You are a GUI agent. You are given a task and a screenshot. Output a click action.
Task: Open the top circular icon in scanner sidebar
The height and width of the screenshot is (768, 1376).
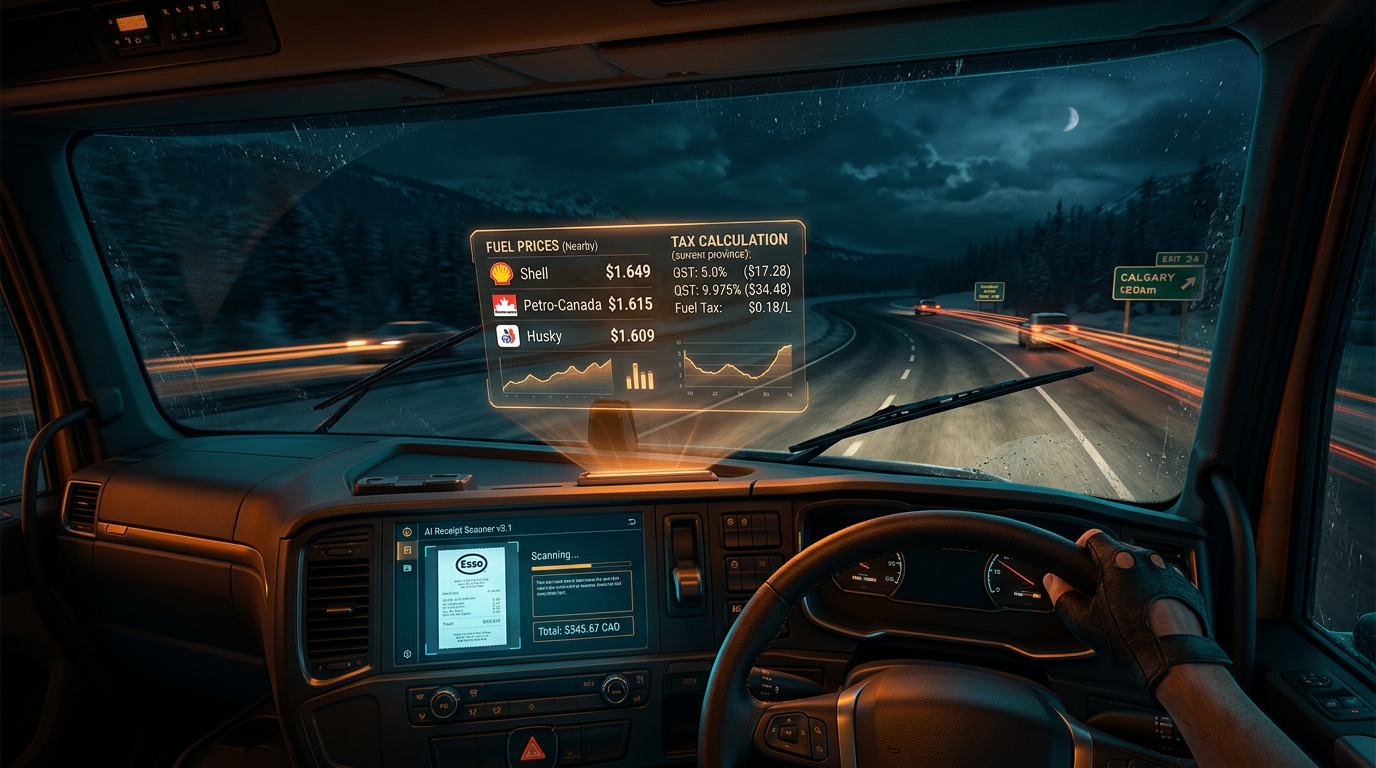(x=406, y=532)
